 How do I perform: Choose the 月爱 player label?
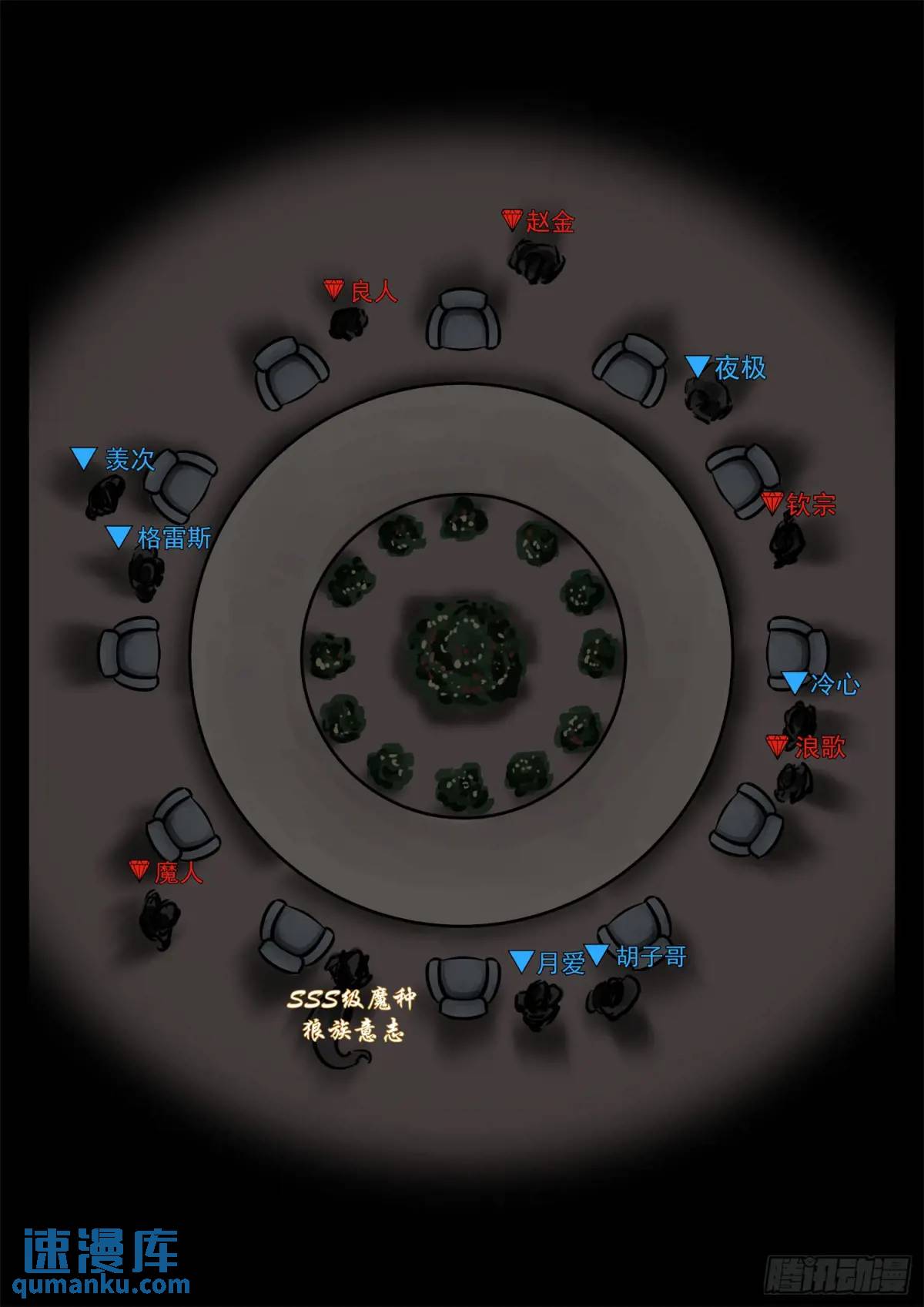pyautogui.click(x=560, y=963)
